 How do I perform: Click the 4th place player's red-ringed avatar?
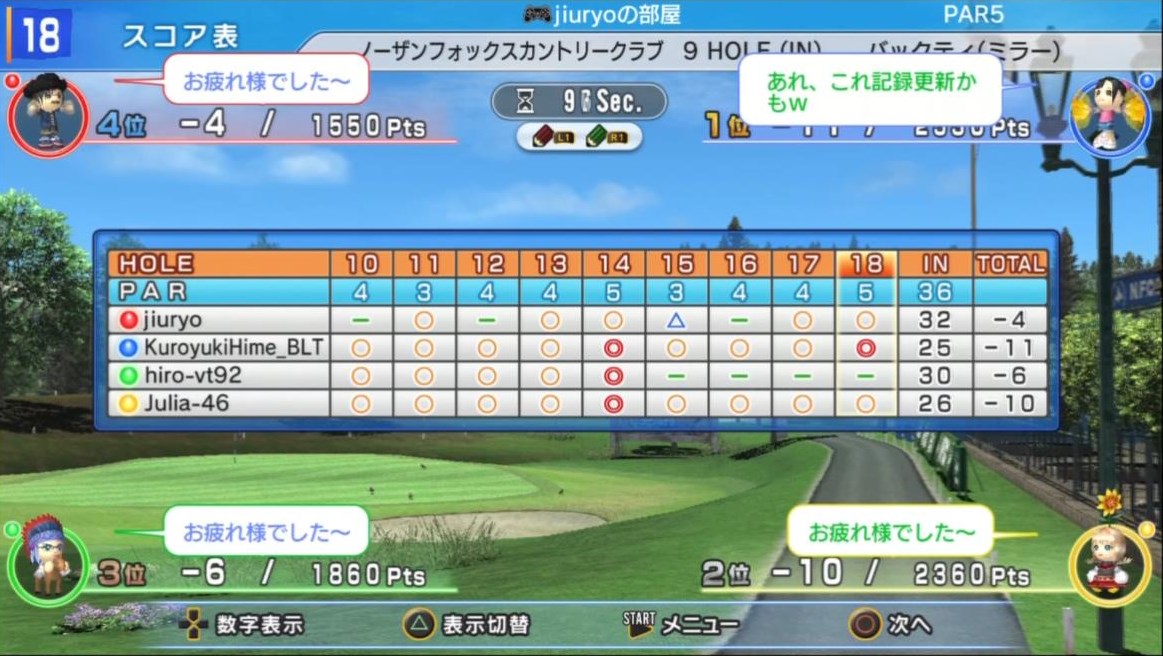(x=47, y=114)
